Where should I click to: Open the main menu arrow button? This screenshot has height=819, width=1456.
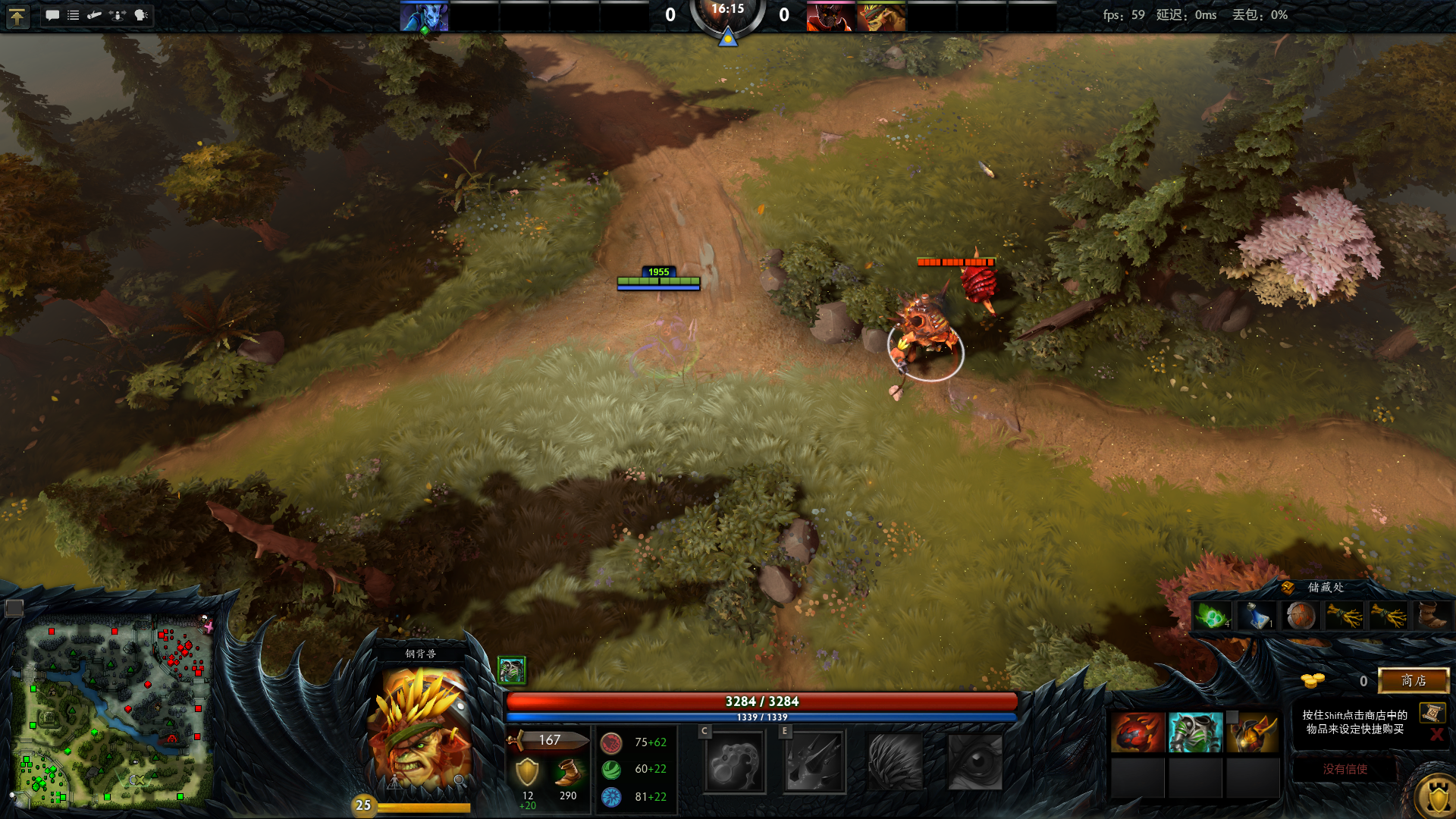pos(17,16)
